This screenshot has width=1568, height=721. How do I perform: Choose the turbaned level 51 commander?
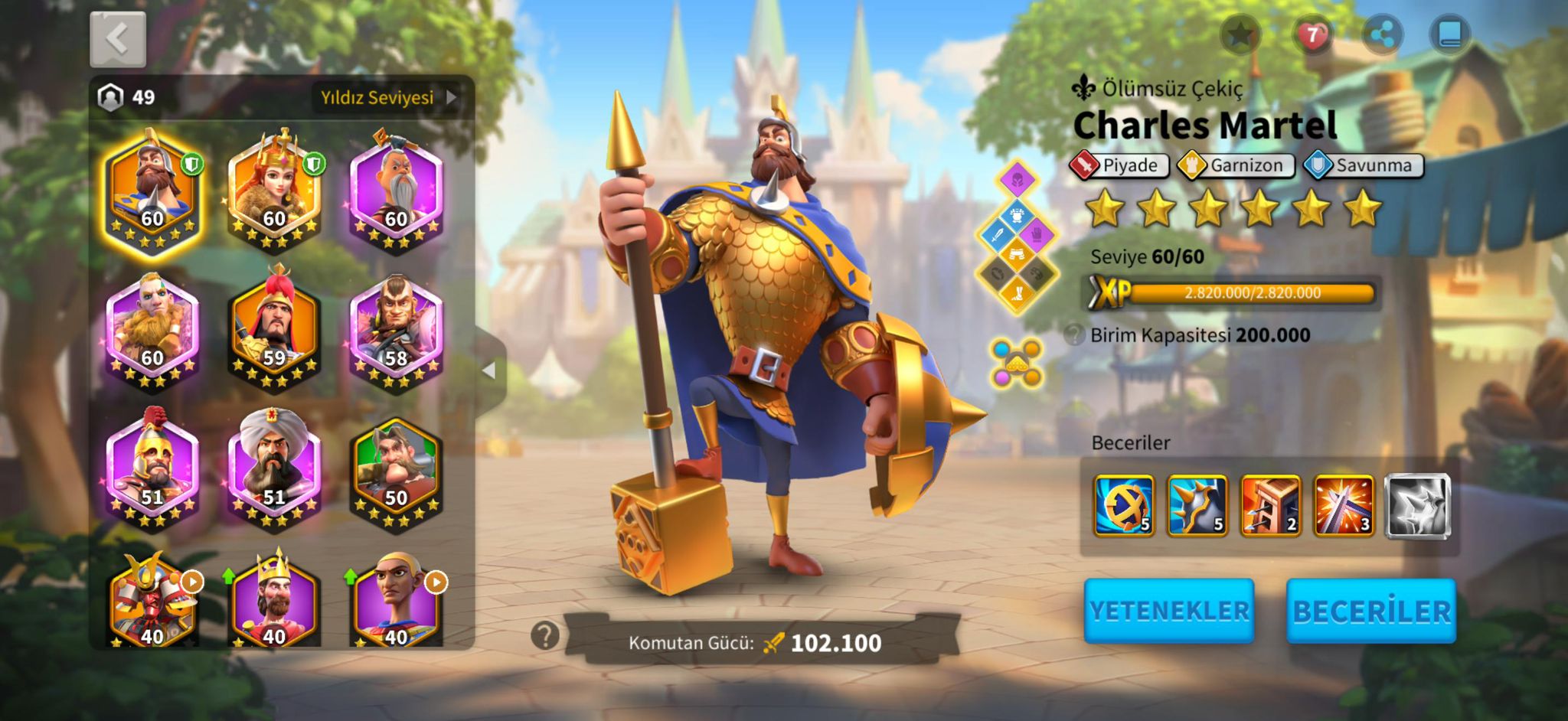coord(274,468)
